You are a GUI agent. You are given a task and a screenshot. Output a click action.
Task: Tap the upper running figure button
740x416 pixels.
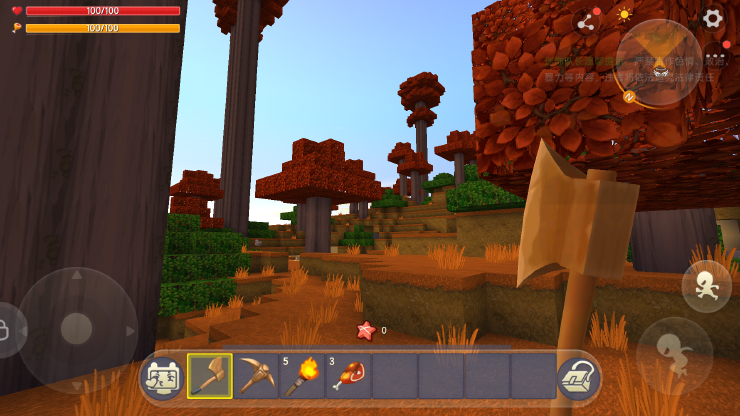(x=706, y=286)
